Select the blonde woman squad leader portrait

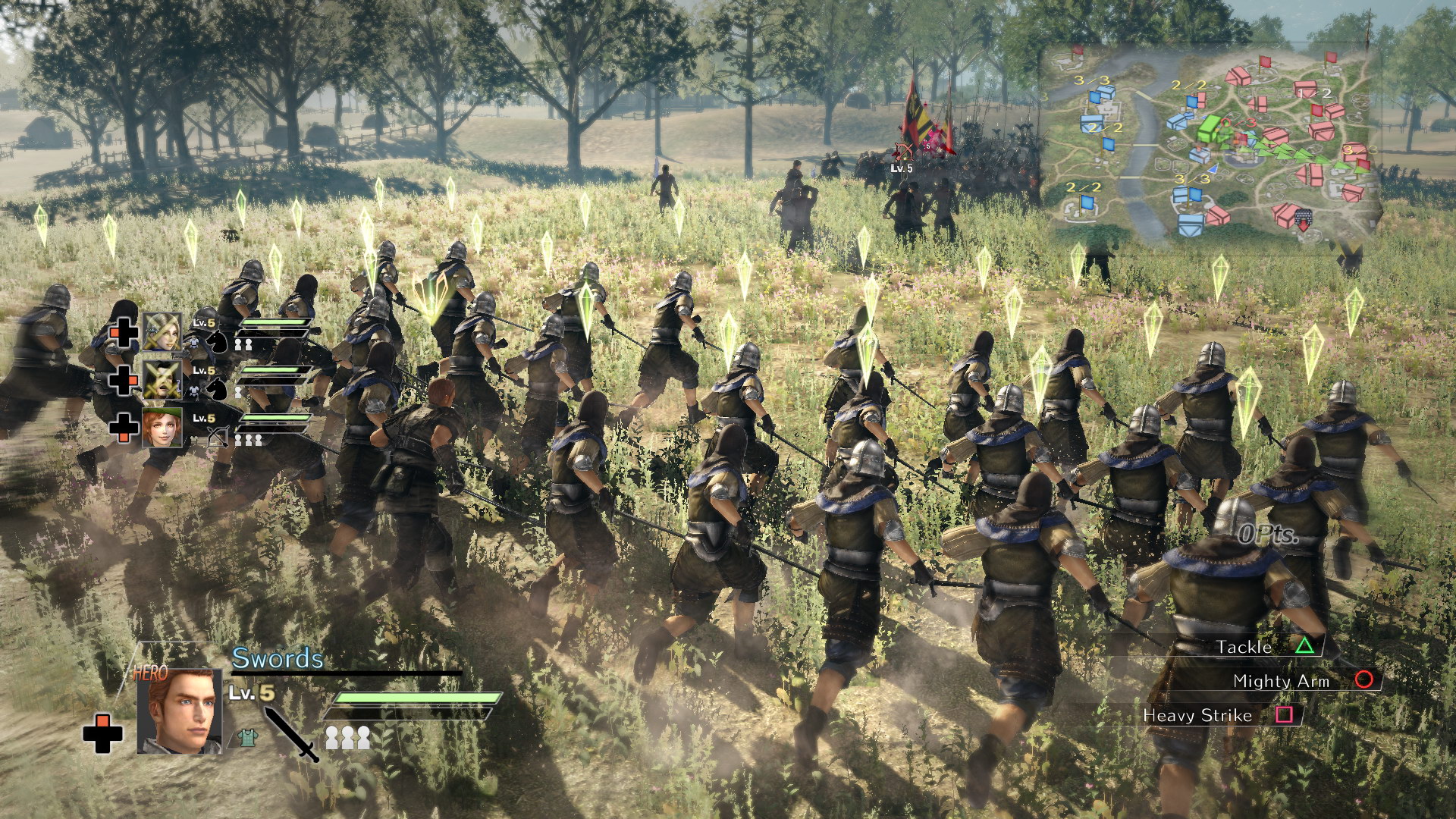coord(162,331)
